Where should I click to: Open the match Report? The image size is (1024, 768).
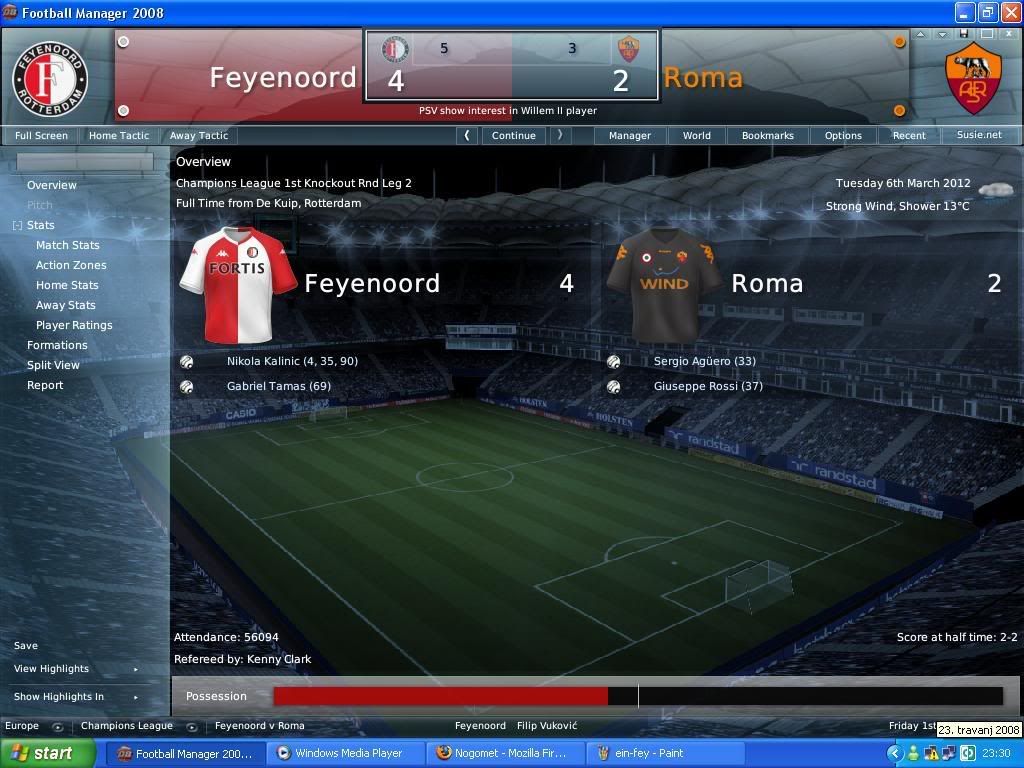coord(45,385)
